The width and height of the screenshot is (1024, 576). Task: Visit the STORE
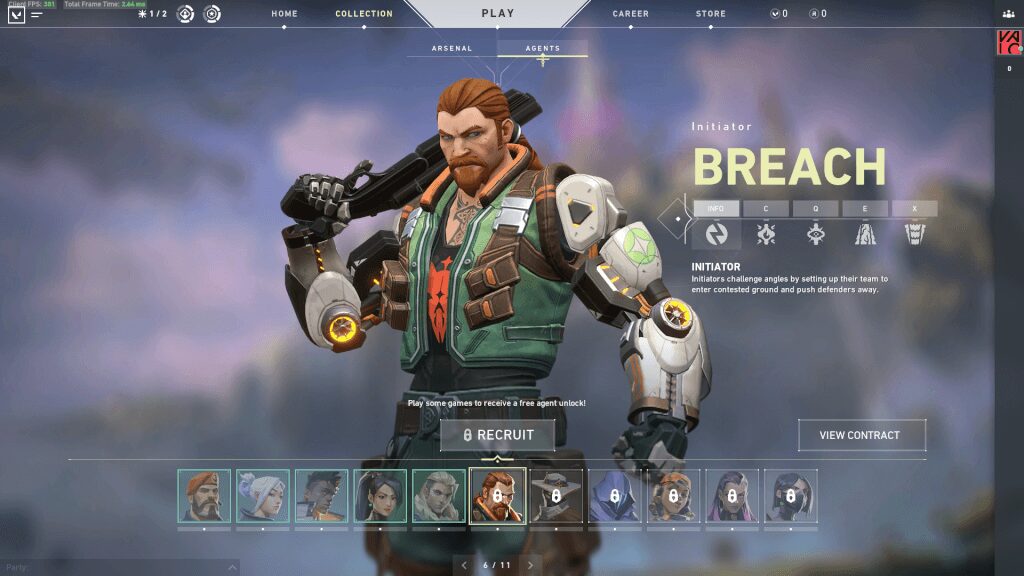[711, 14]
